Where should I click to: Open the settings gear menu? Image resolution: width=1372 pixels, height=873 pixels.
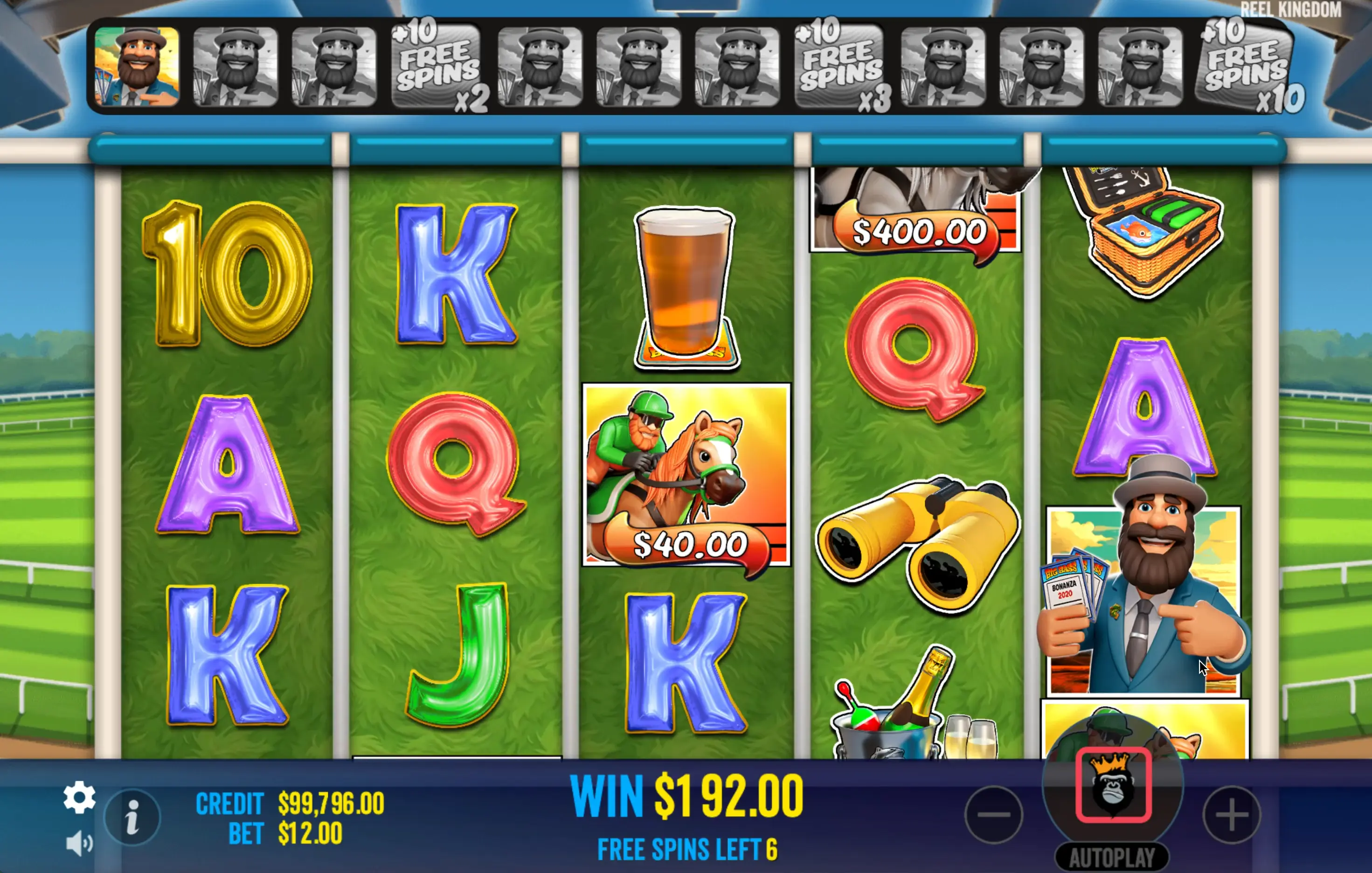click(79, 797)
